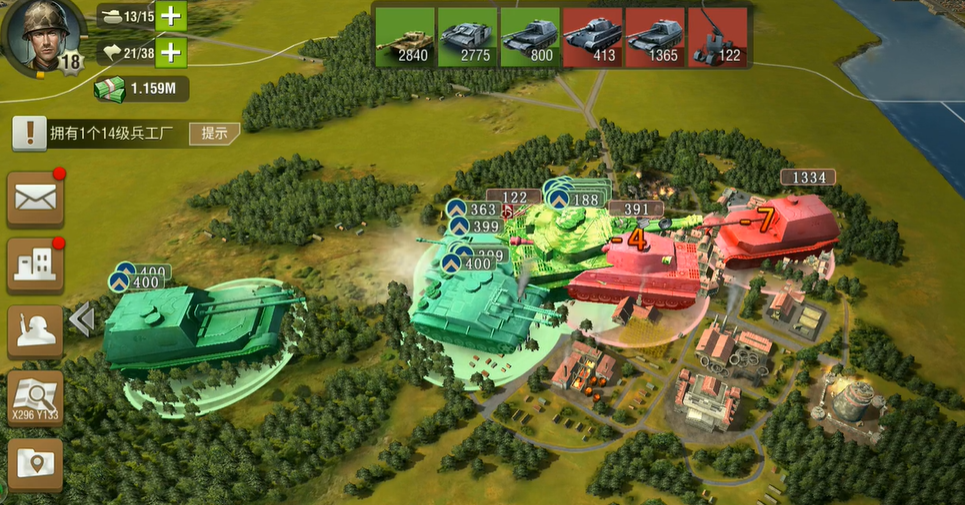Add more tank unit capacity
The image size is (965, 505).
coord(172,16)
